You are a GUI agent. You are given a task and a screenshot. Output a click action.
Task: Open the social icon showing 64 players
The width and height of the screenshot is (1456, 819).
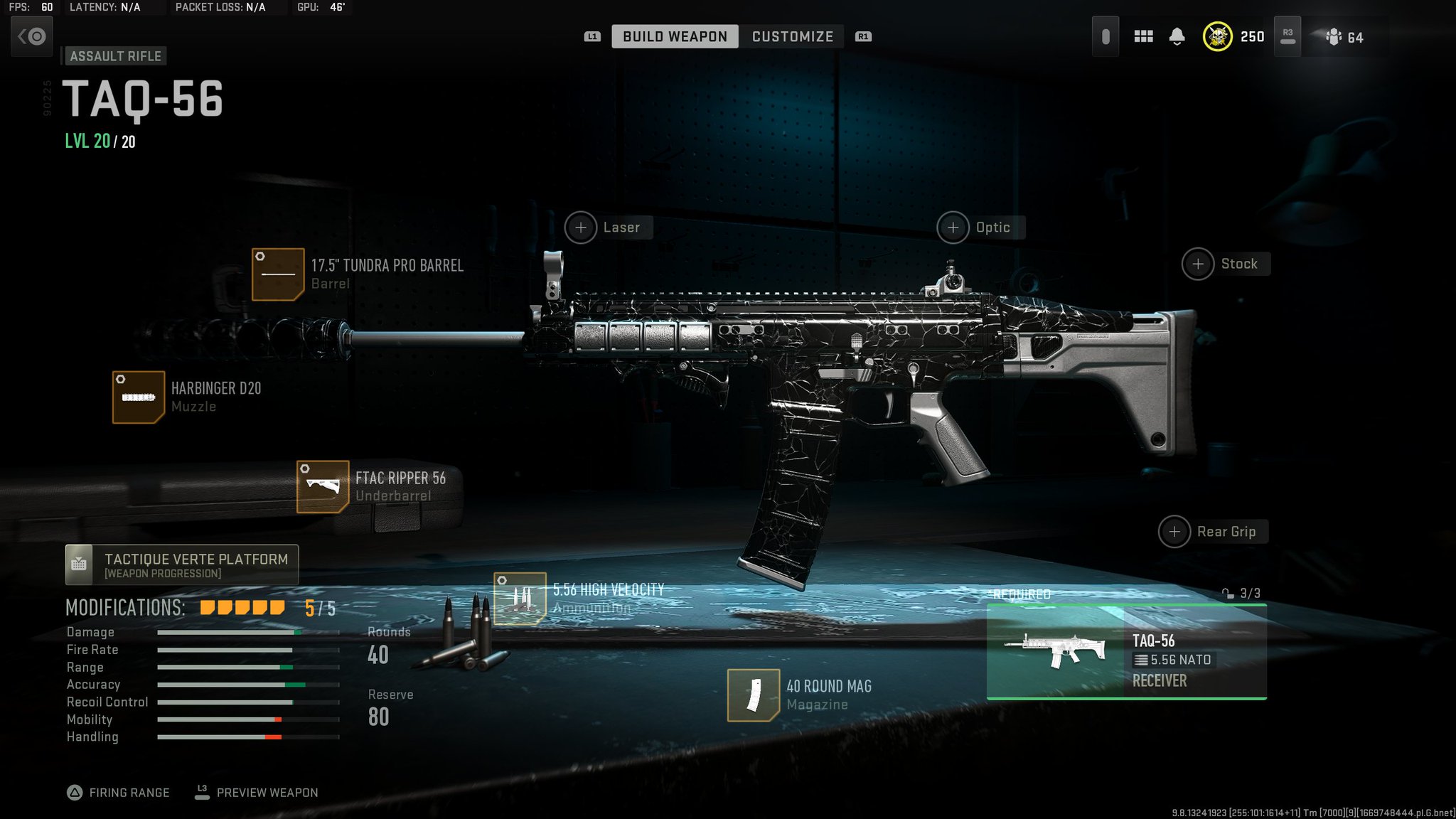1335,36
